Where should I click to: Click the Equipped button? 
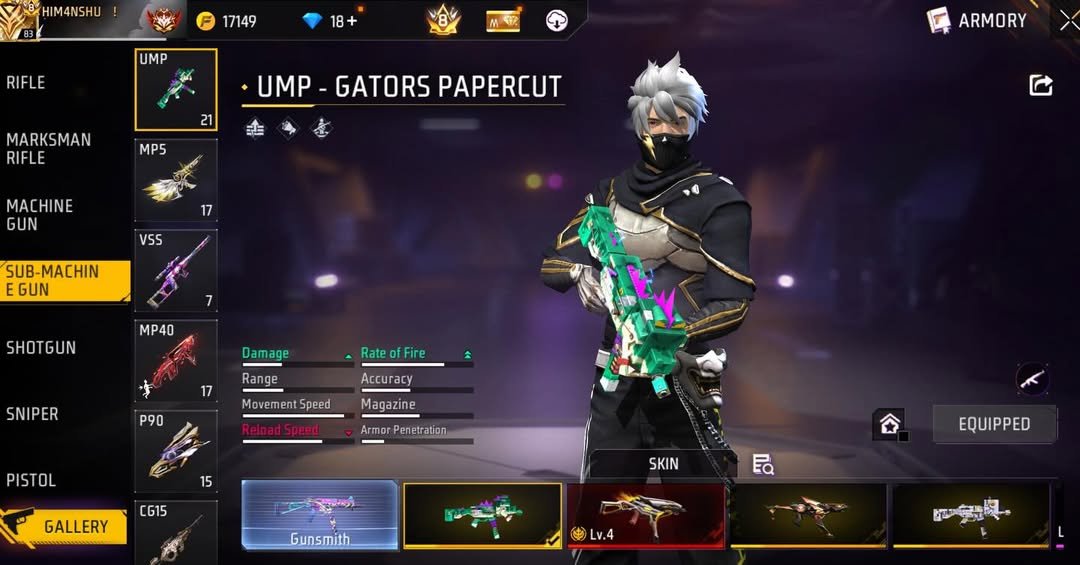pos(994,424)
